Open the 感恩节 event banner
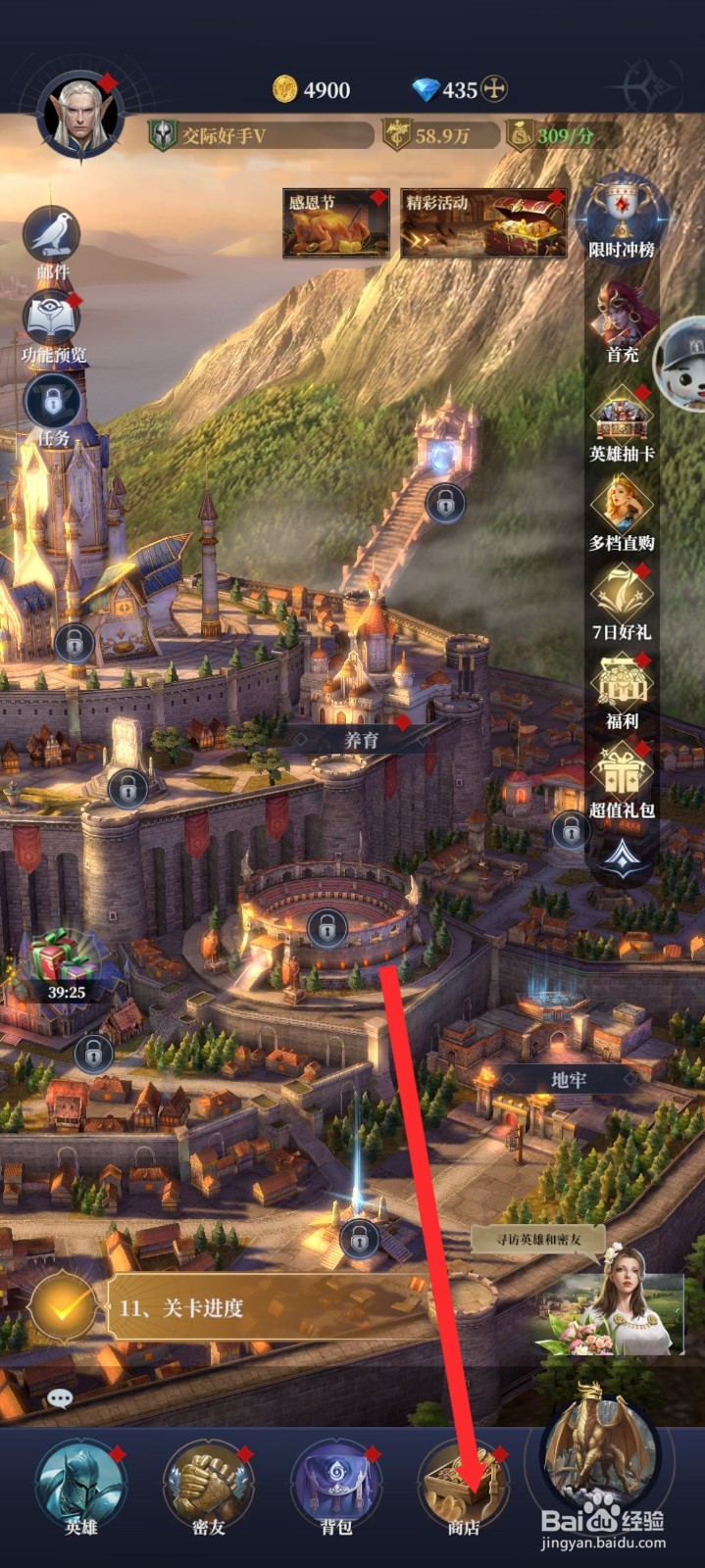The width and height of the screenshot is (705, 1568). click(x=335, y=223)
